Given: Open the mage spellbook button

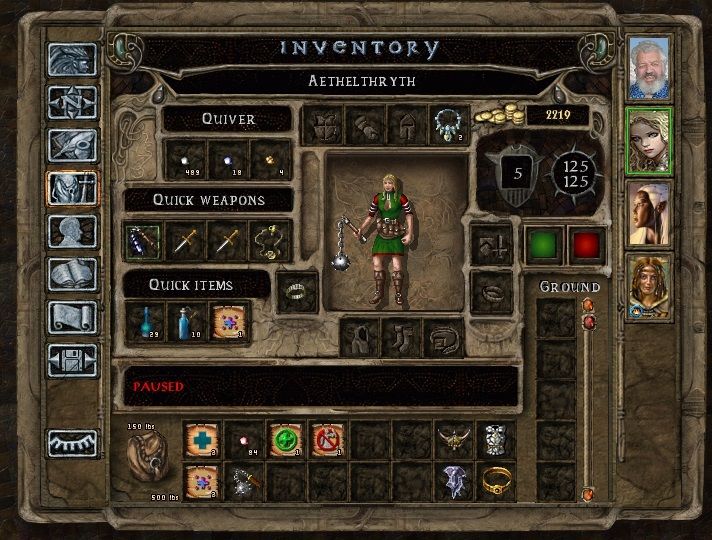Looking at the screenshot, I should click(73, 273).
